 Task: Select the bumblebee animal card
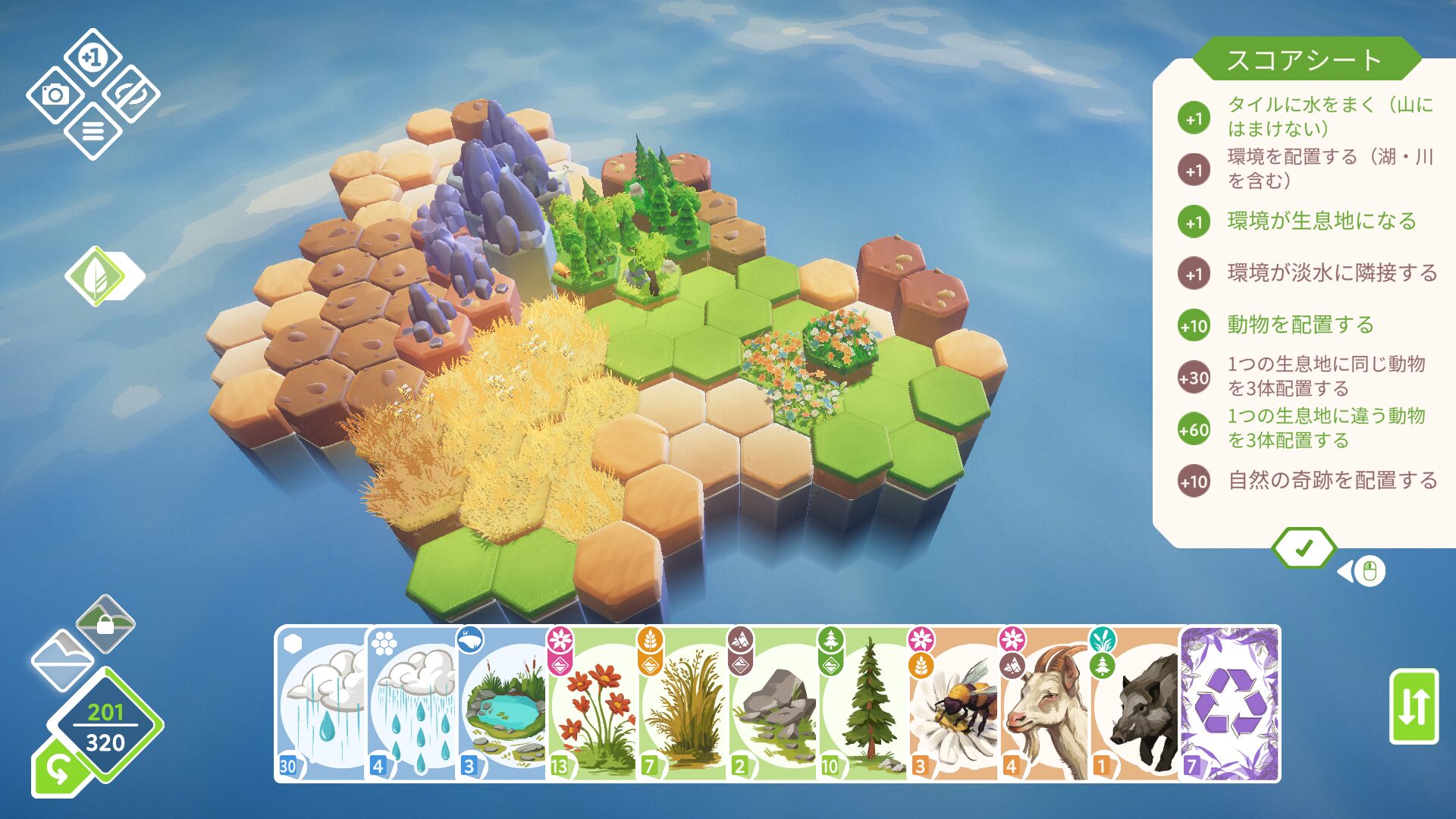tap(954, 704)
